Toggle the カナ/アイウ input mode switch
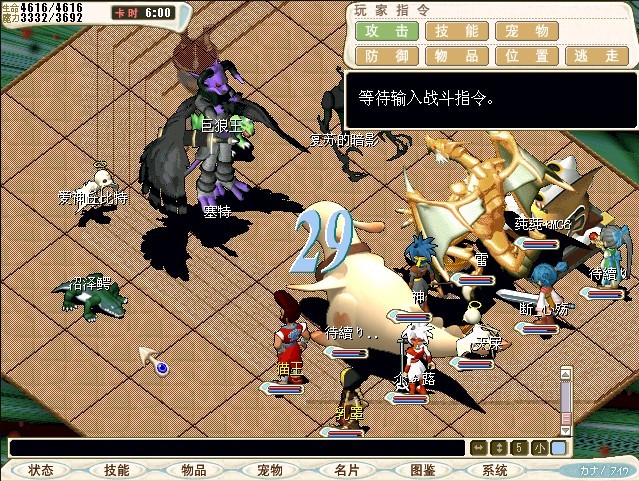Screen dimensions: 639x481 pyautogui.click(x=605, y=469)
